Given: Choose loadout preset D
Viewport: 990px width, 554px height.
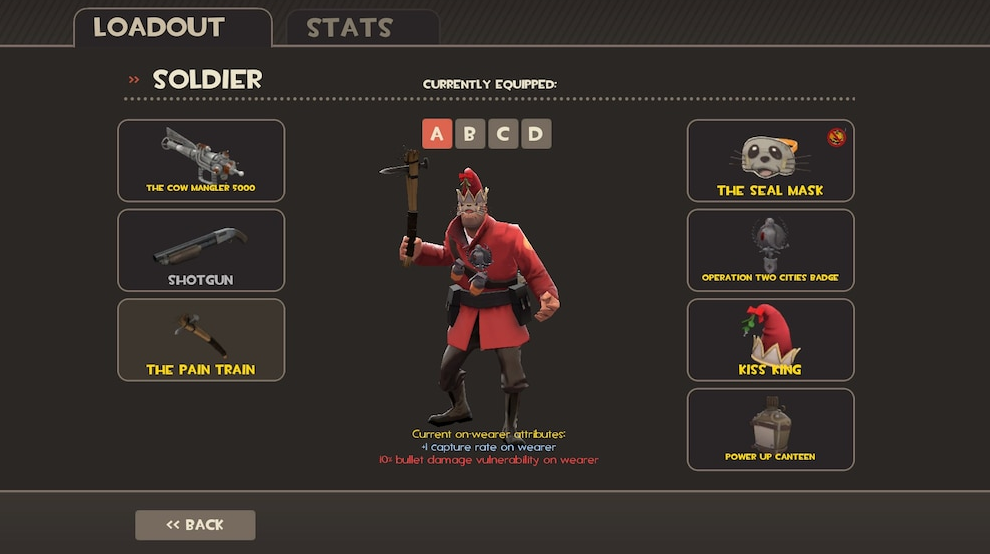Looking at the screenshot, I should (536, 134).
